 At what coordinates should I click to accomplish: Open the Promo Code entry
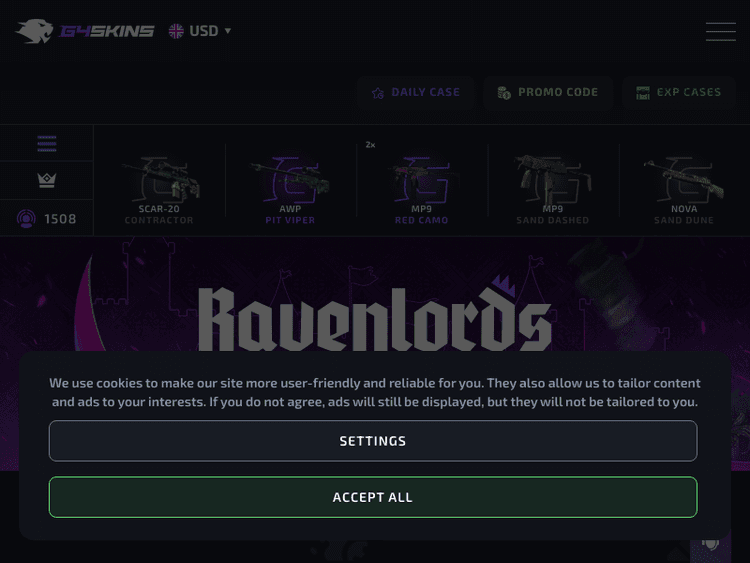pos(547,93)
